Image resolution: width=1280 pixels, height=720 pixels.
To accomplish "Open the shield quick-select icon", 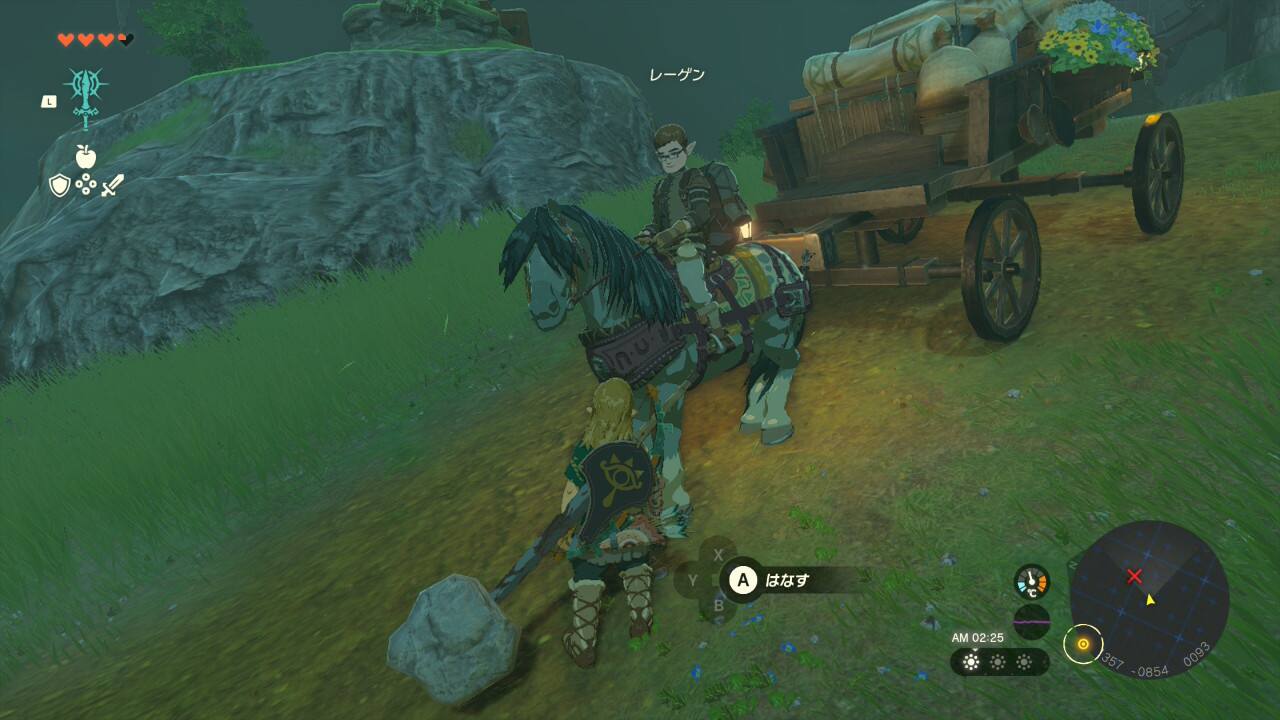I will coord(60,185).
